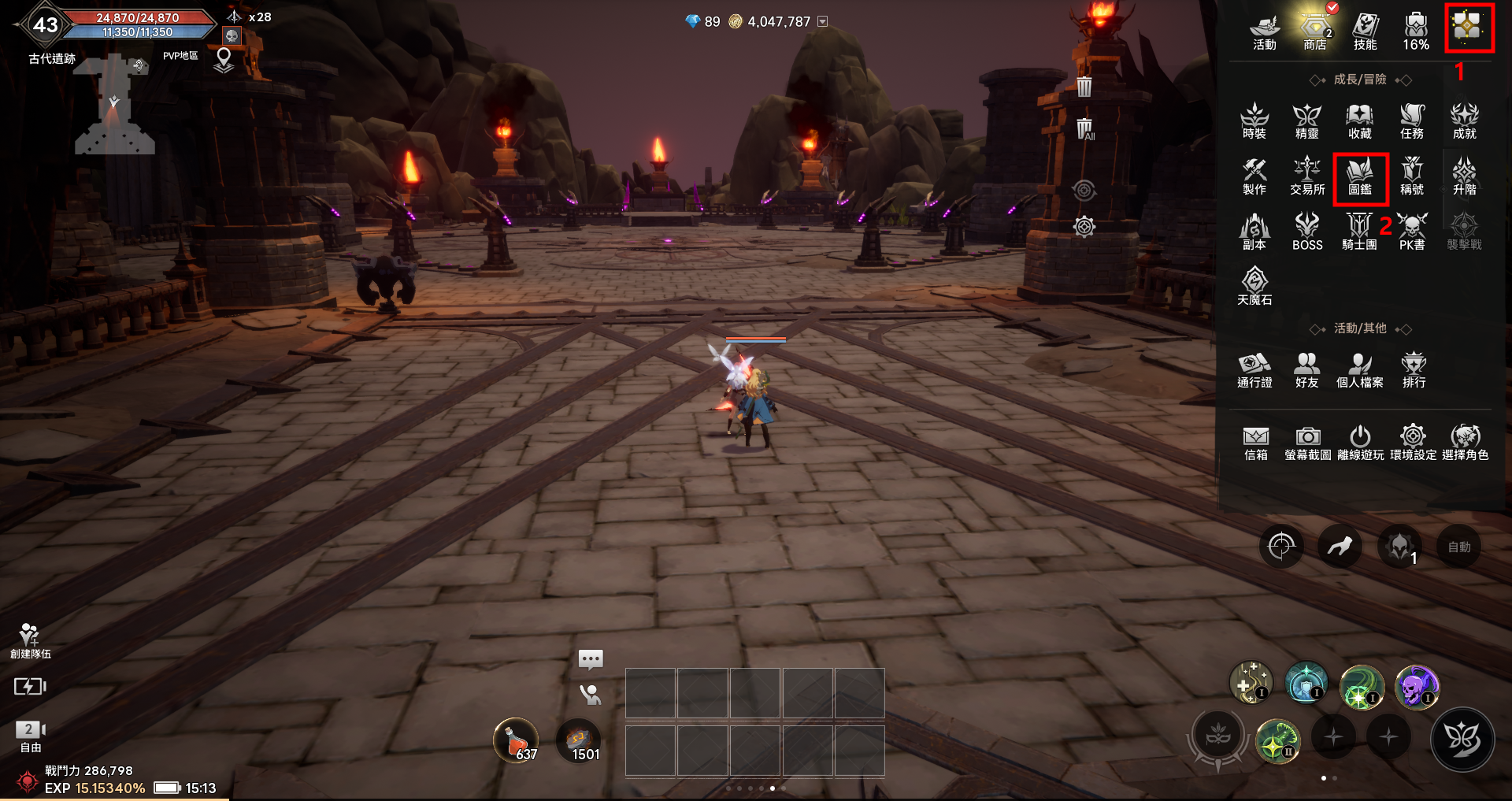Open the 騎士團 guild menu
The image size is (1512, 801).
click(x=1359, y=232)
